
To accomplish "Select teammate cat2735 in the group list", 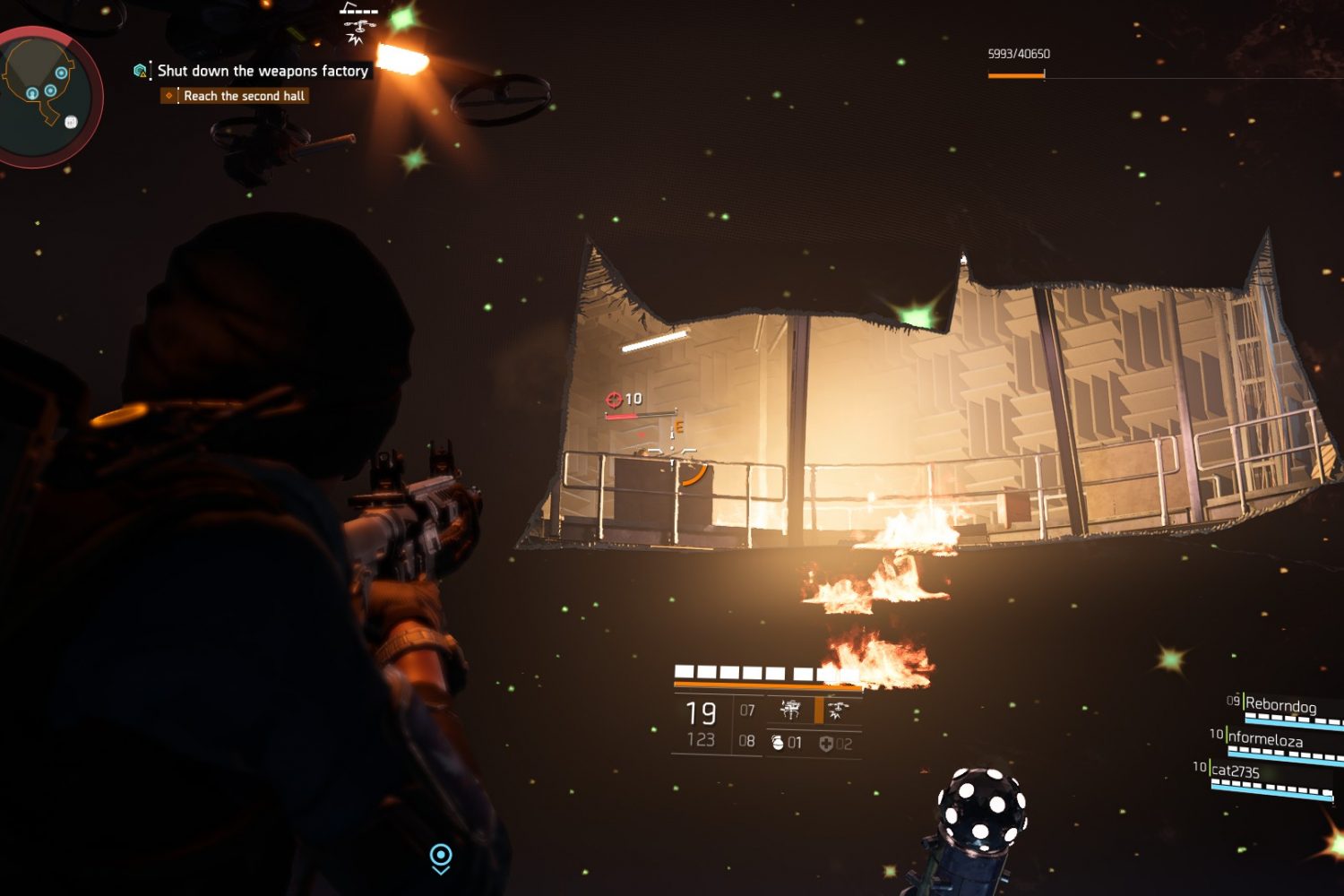I will (x=1235, y=771).
